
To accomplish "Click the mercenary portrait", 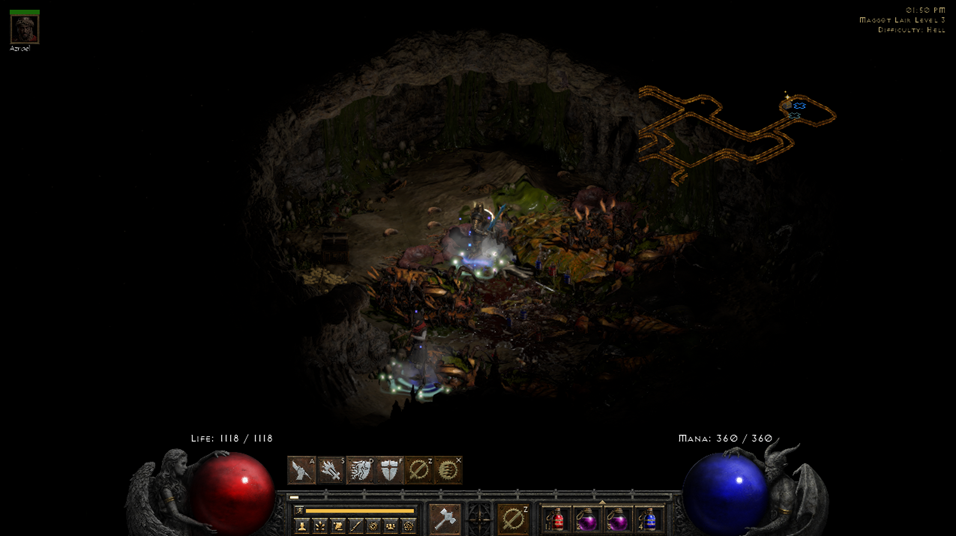I will pos(24,29).
